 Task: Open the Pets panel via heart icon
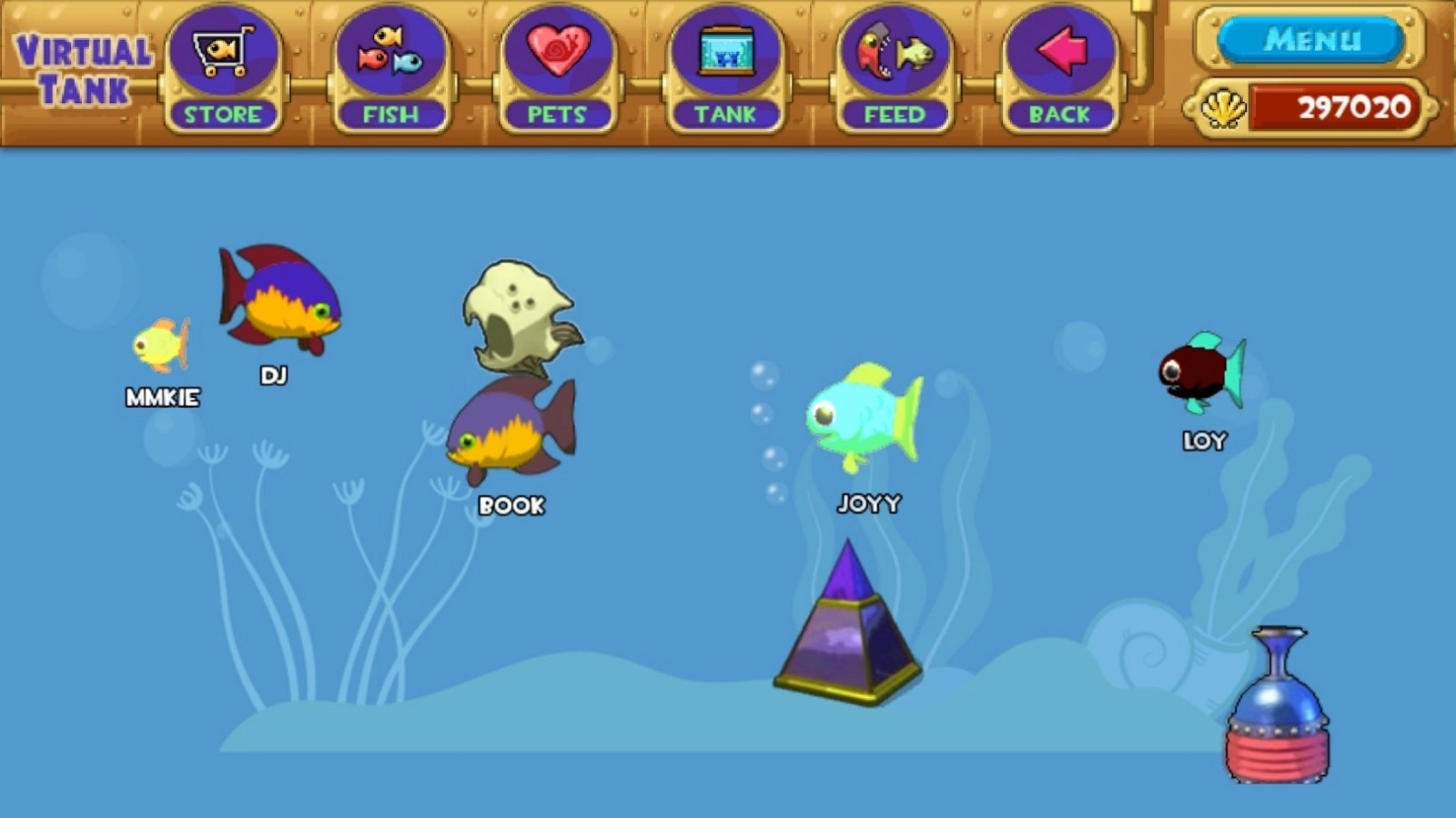(558, 52)
